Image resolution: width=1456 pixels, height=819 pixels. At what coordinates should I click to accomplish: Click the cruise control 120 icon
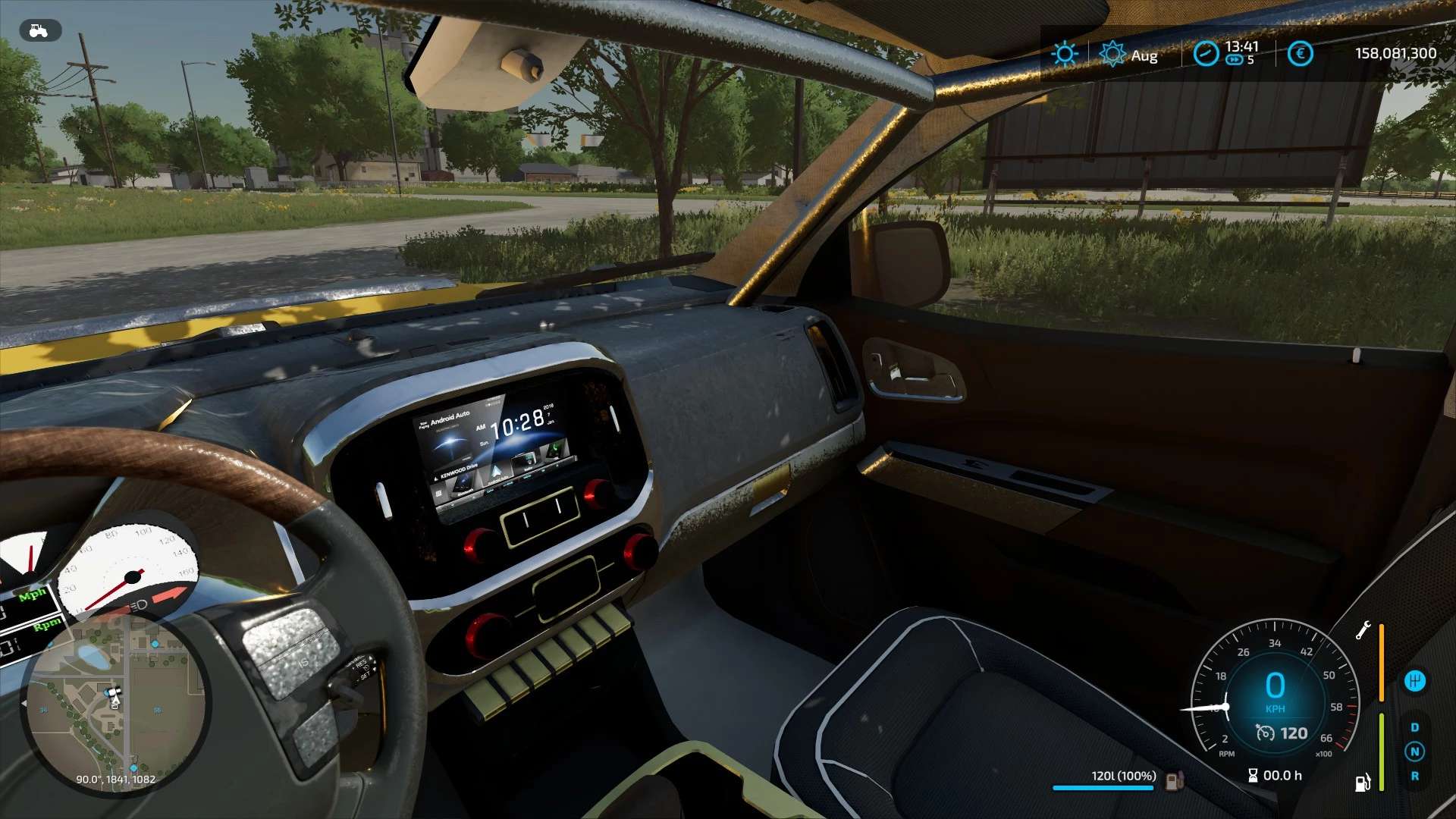[1265, 733]
